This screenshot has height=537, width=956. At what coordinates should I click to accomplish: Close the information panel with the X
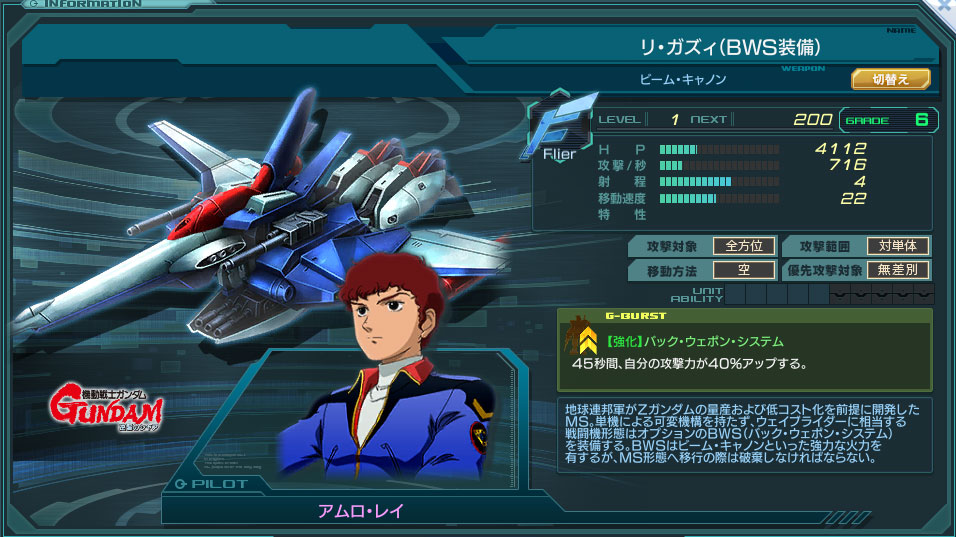[944, 8]
